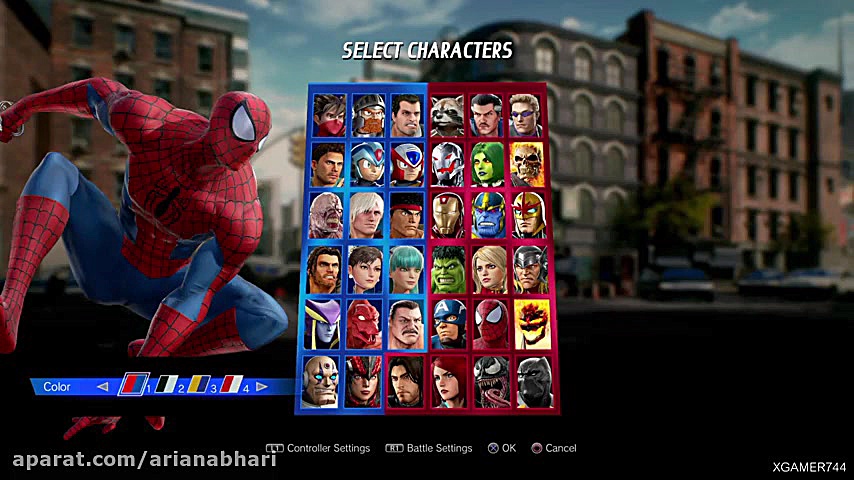Choose Ryu's character tile
854x480 pixels.
point(406,214)
